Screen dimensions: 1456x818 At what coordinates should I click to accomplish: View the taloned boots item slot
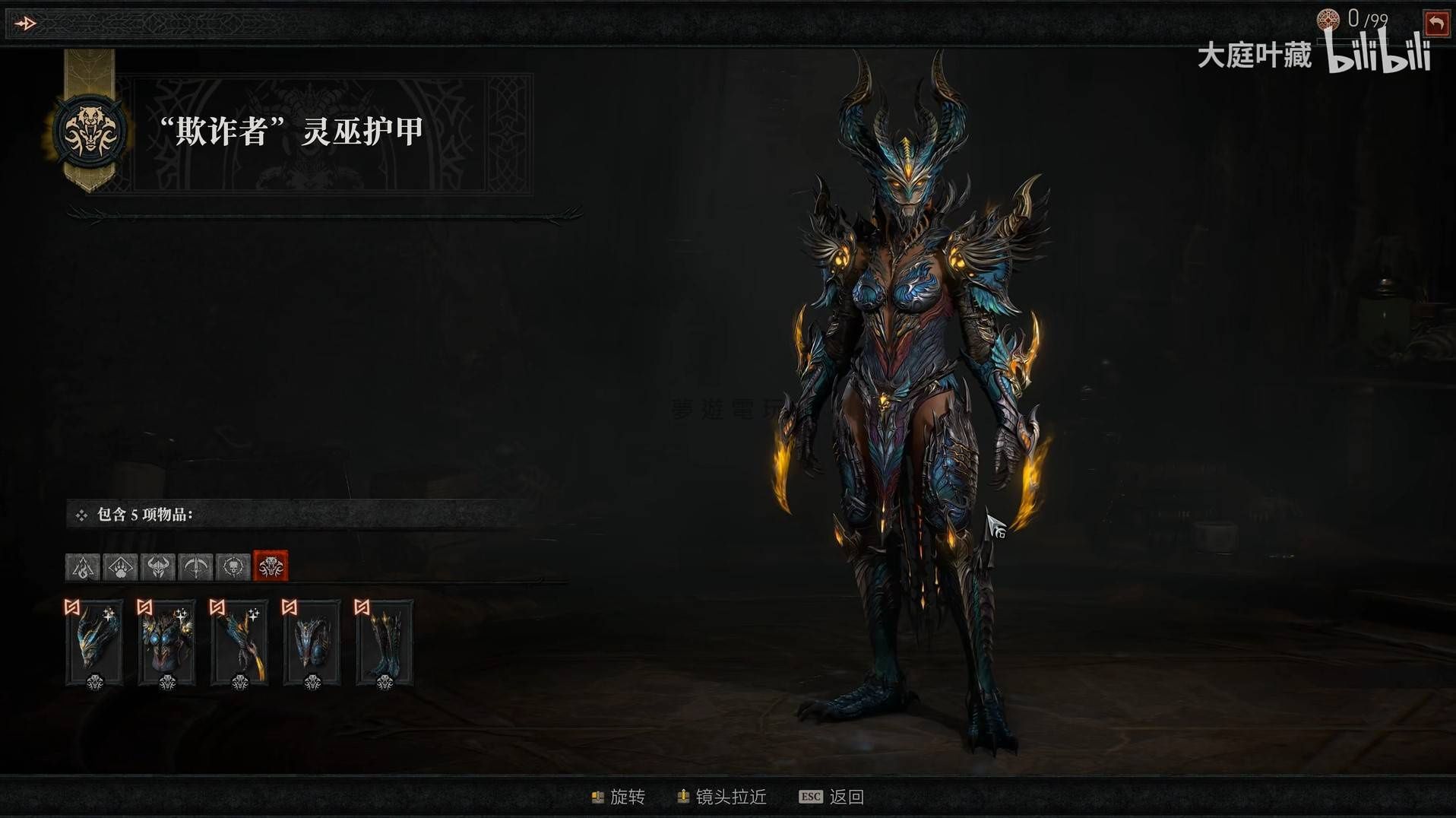coord(385,643)
